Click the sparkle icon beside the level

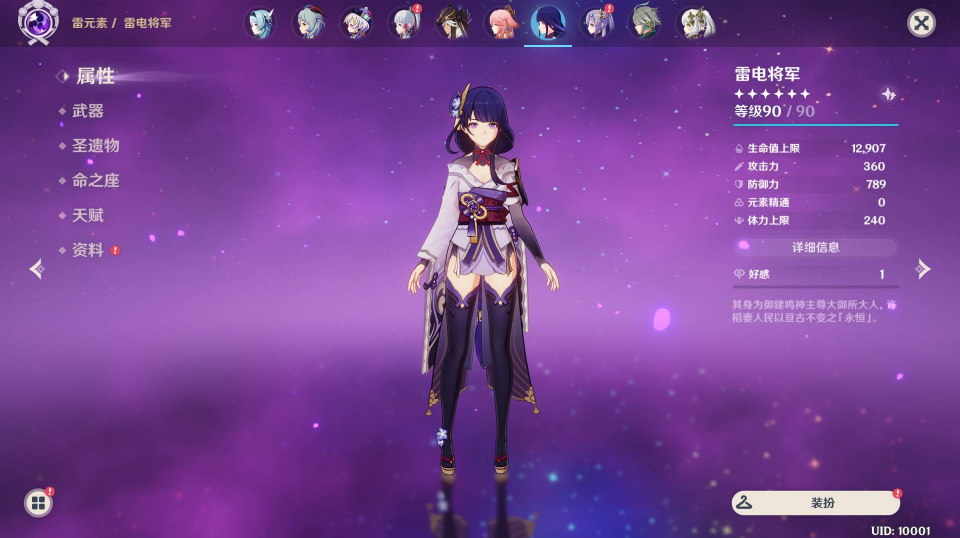[888, 94]
